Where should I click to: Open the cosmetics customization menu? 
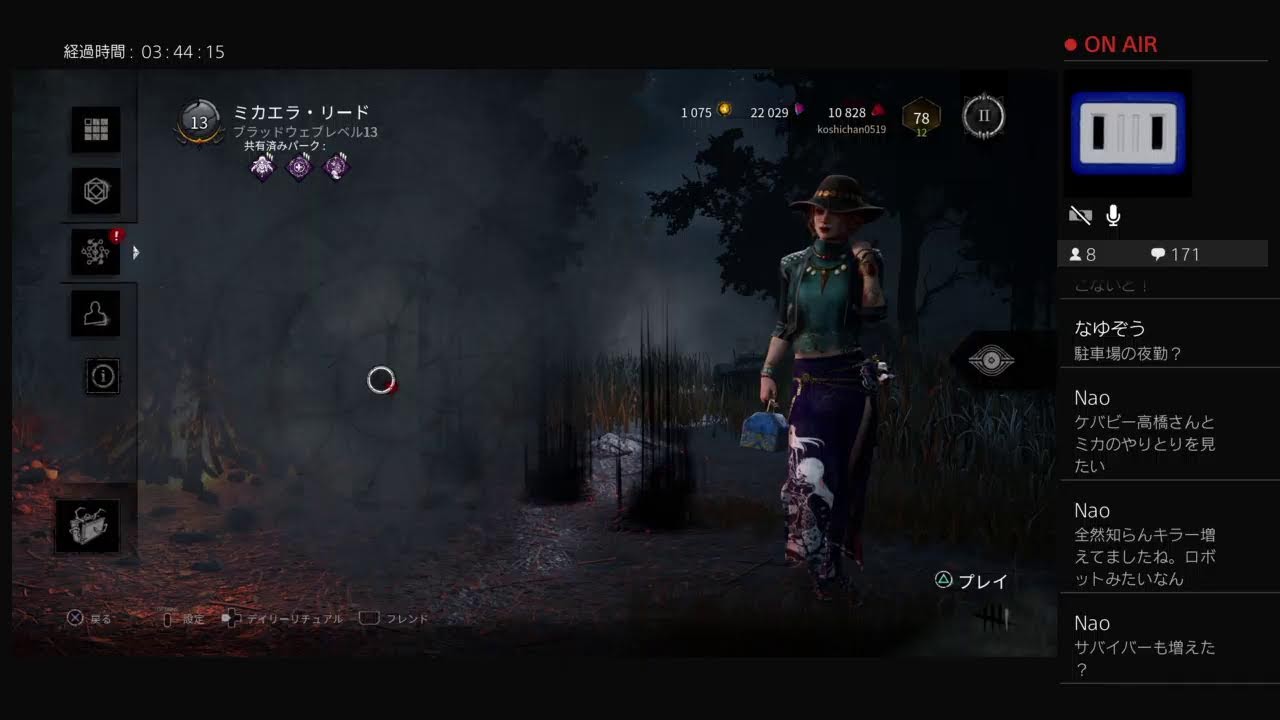pyautogui.click(x=96, y=190)
